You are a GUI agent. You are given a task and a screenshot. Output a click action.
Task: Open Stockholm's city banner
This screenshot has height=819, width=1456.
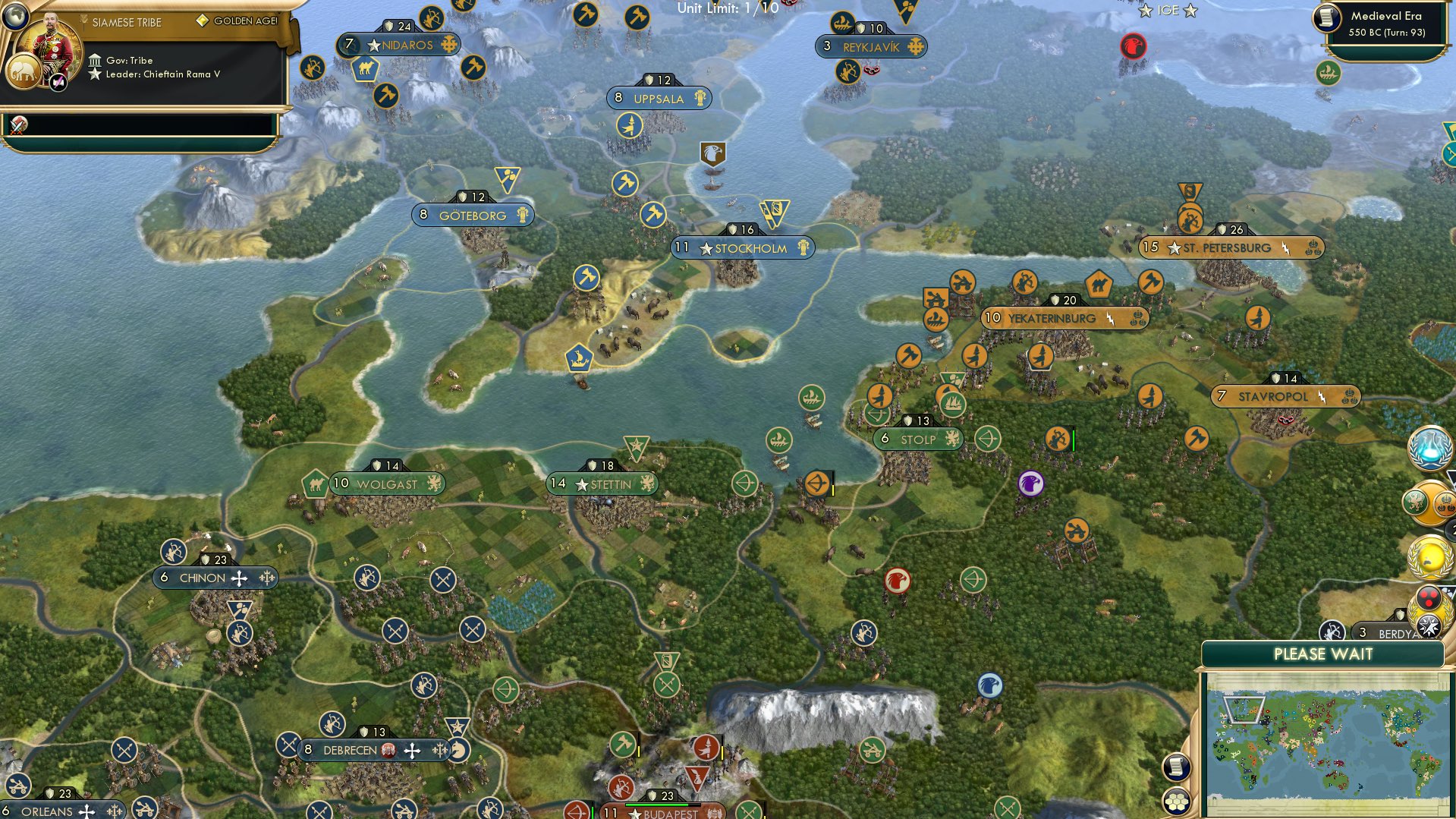(742, 248)
